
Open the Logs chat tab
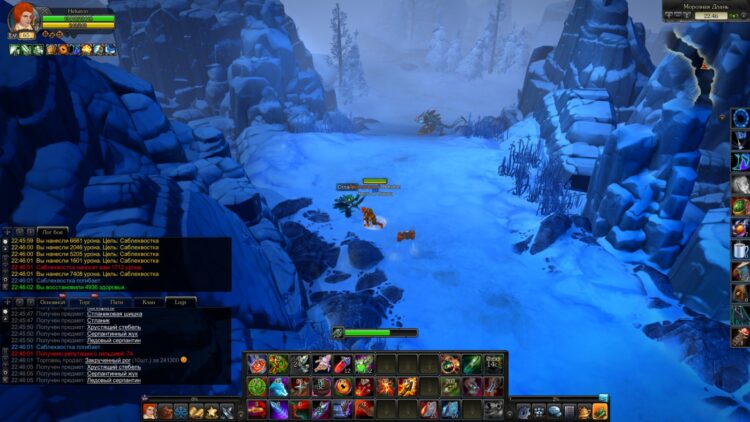[x=180, y=301]
